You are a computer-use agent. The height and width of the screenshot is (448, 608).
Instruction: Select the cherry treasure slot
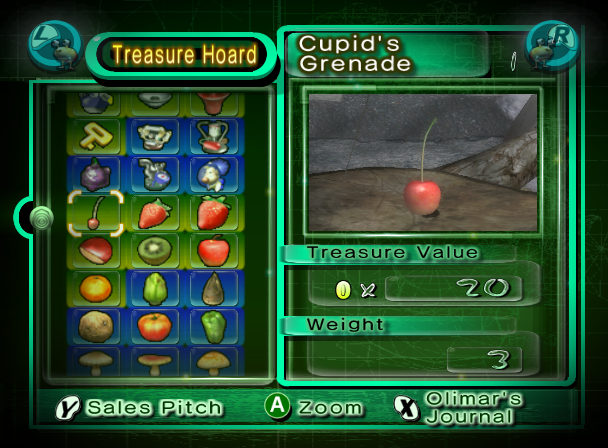coord(95,212)
